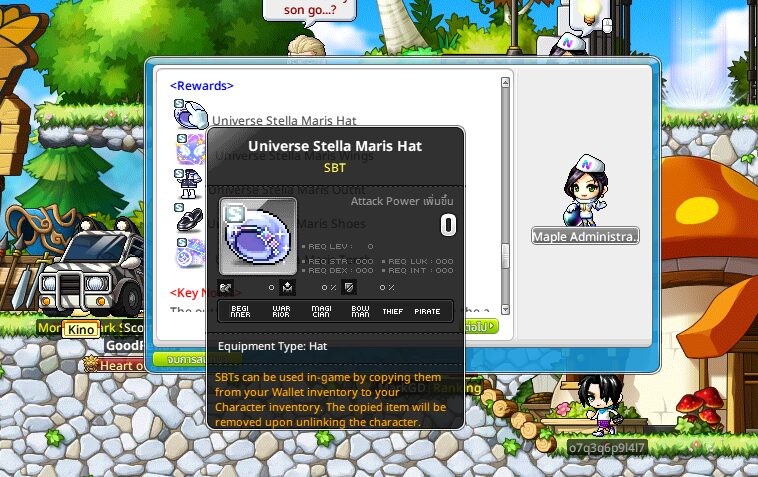Click the dialogue scrollbar's down arrow
The width and height of the screenshot is (758, 477).
coord(506,309)
